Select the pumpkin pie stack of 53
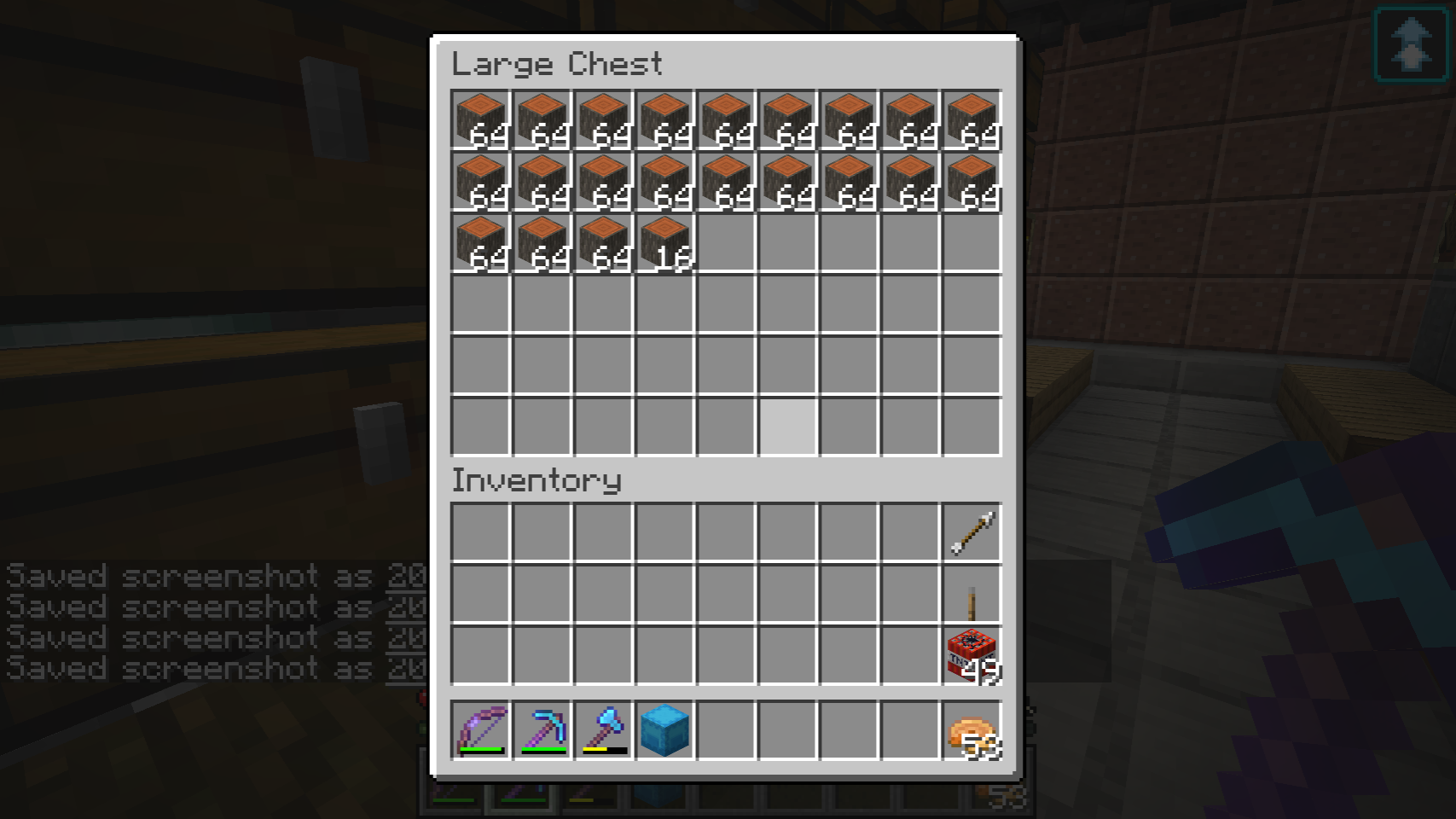Image resolution: width=1456 pixels, height=819 pixels. (x=972, y=730)
